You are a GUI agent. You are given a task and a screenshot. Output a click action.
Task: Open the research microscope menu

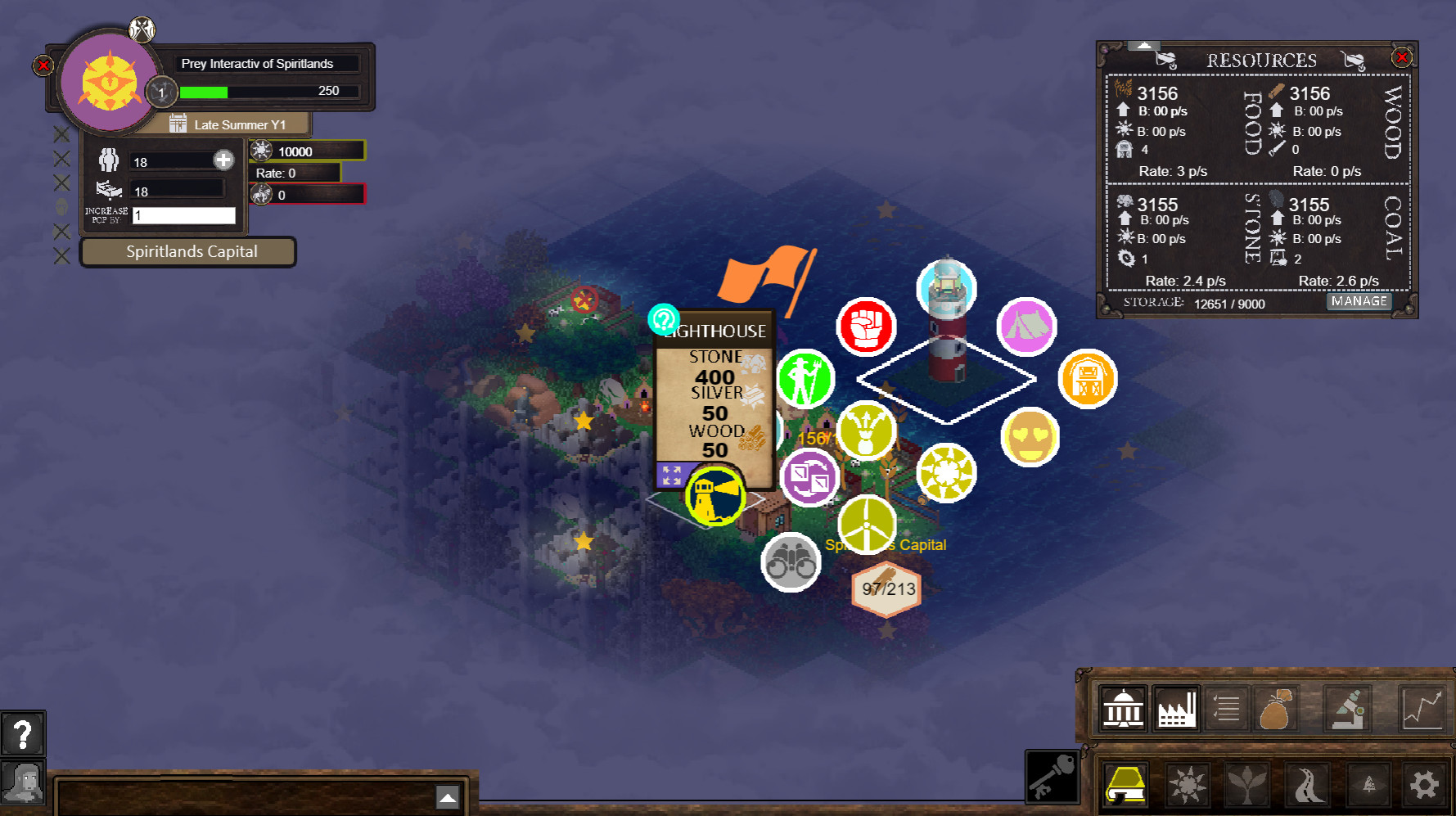(x=1348, y=707)
